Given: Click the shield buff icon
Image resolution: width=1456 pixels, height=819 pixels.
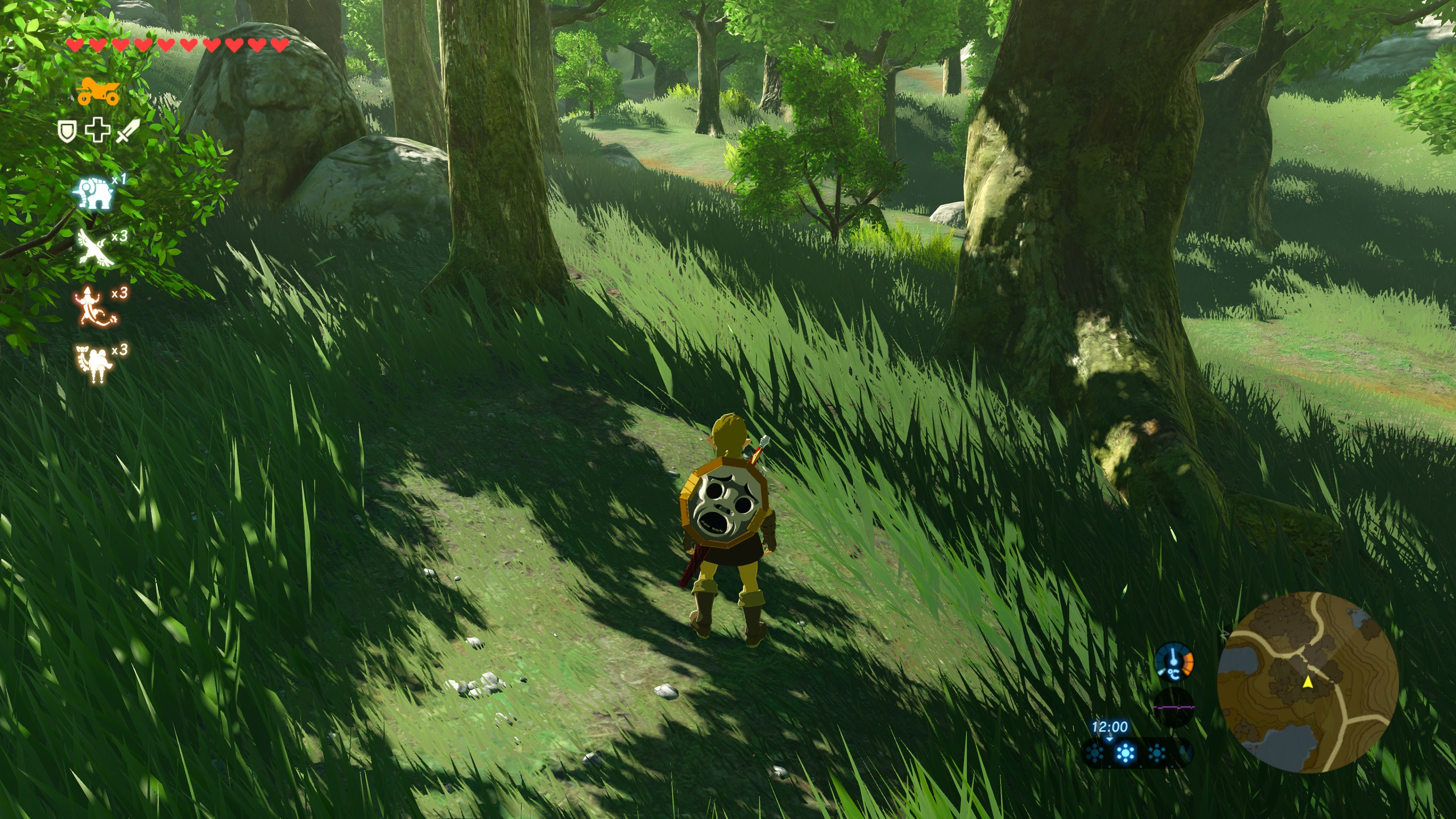Looking at the screenshot, I should 67,132.
